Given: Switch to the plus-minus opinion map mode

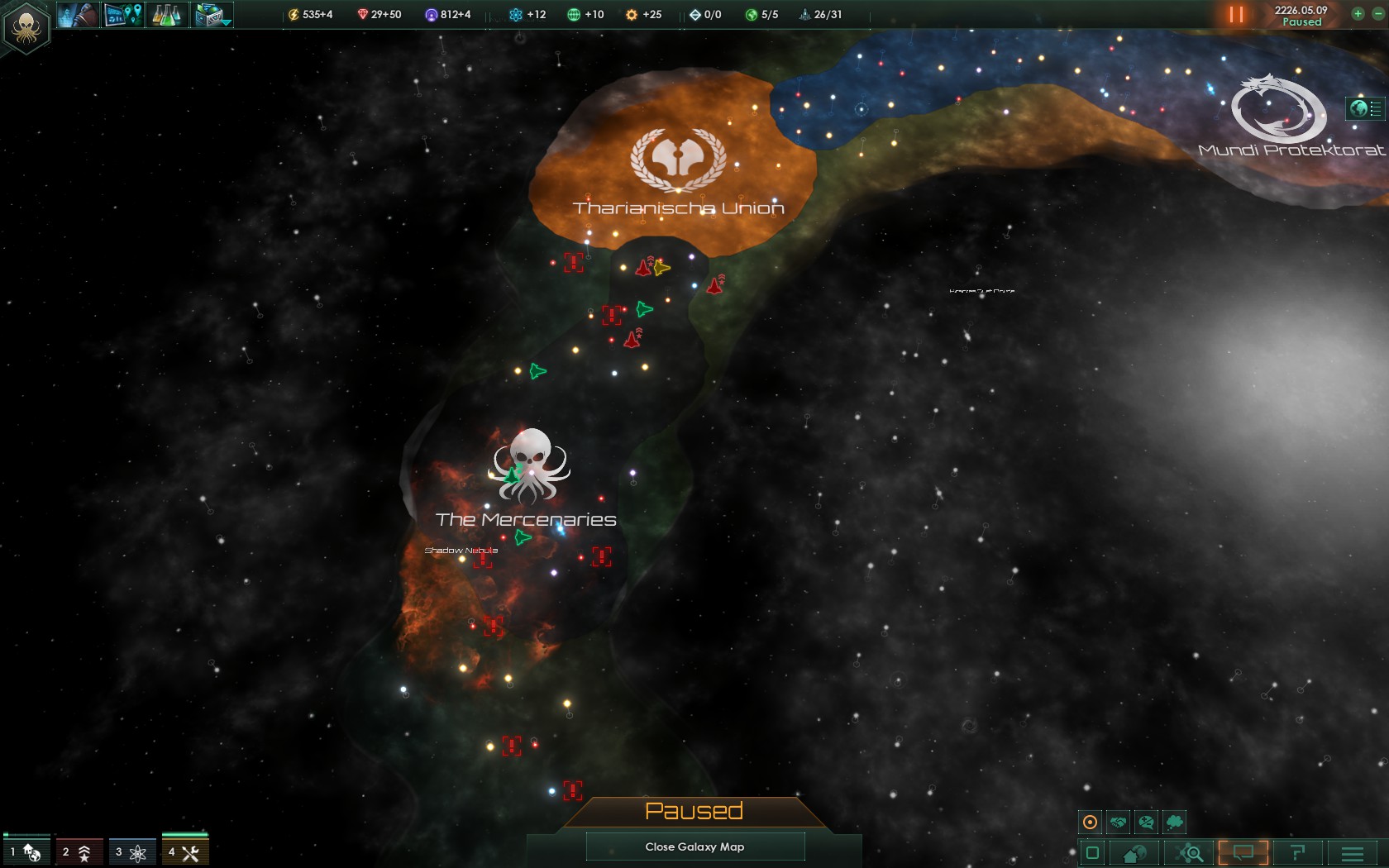Looking at the screenshot, I should (1146, 822).
